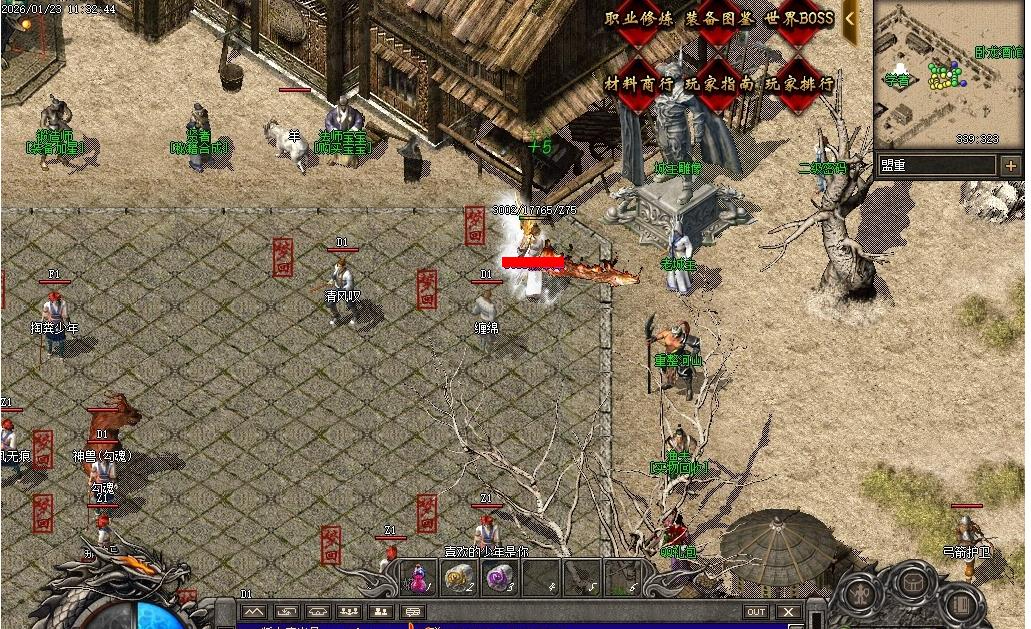Open the 玩家指南 player guide
Viewport: 1031px width, 629px height.
coord(719,84)
